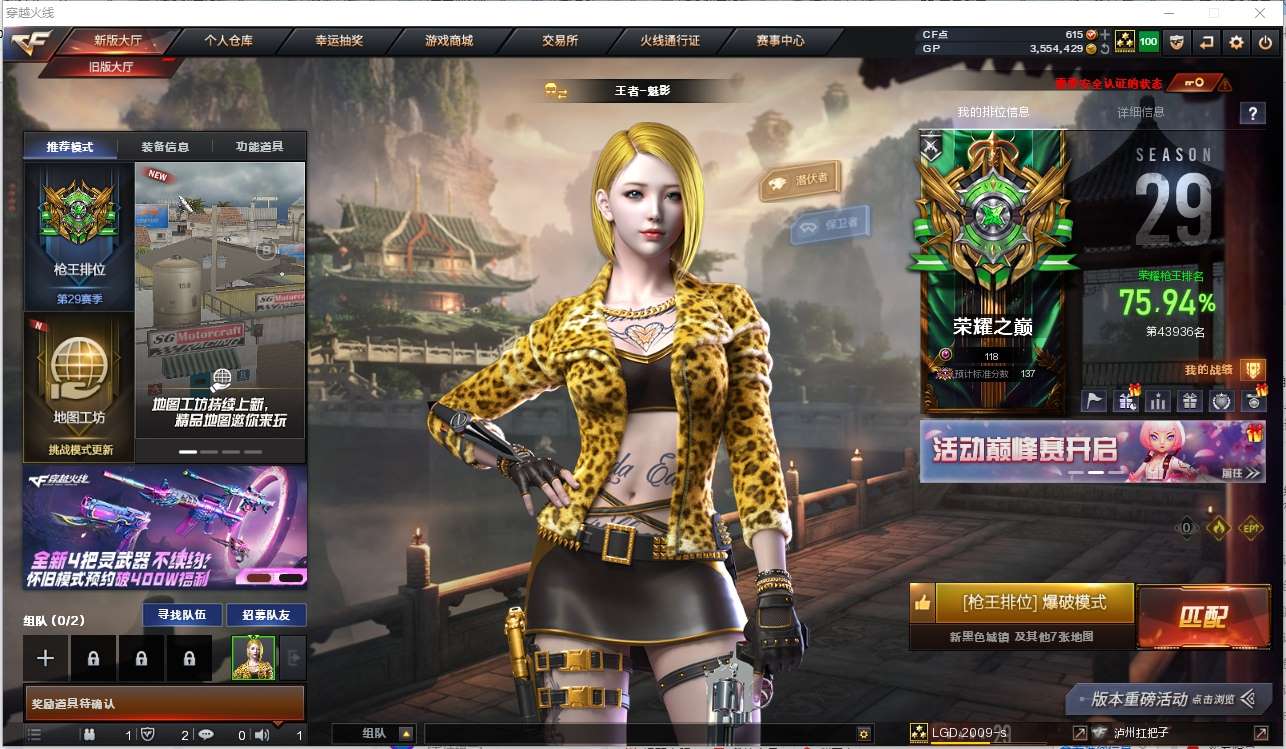
Task: Switch to the 功能道具 tab
Action: (x=259, y=147)
